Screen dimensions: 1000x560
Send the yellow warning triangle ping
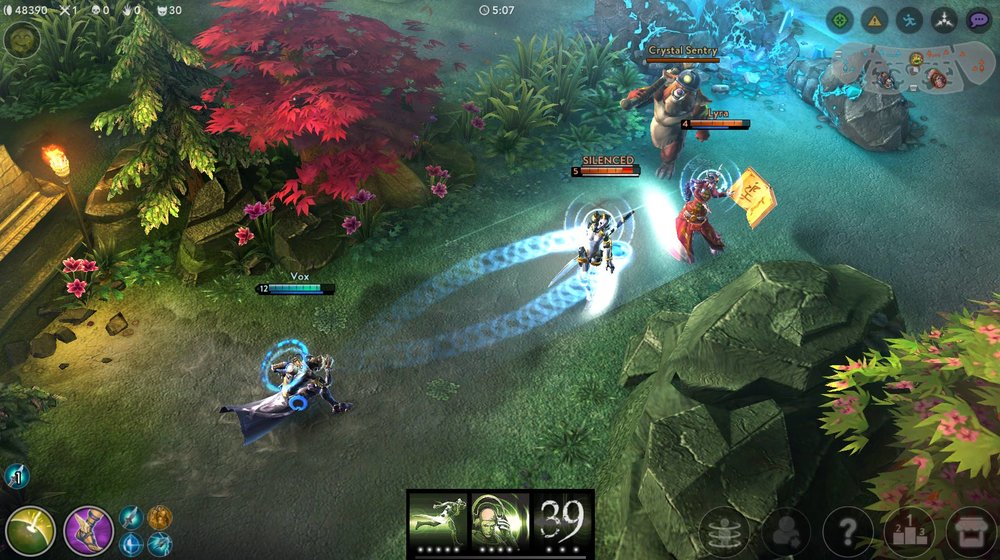(875, 20)
